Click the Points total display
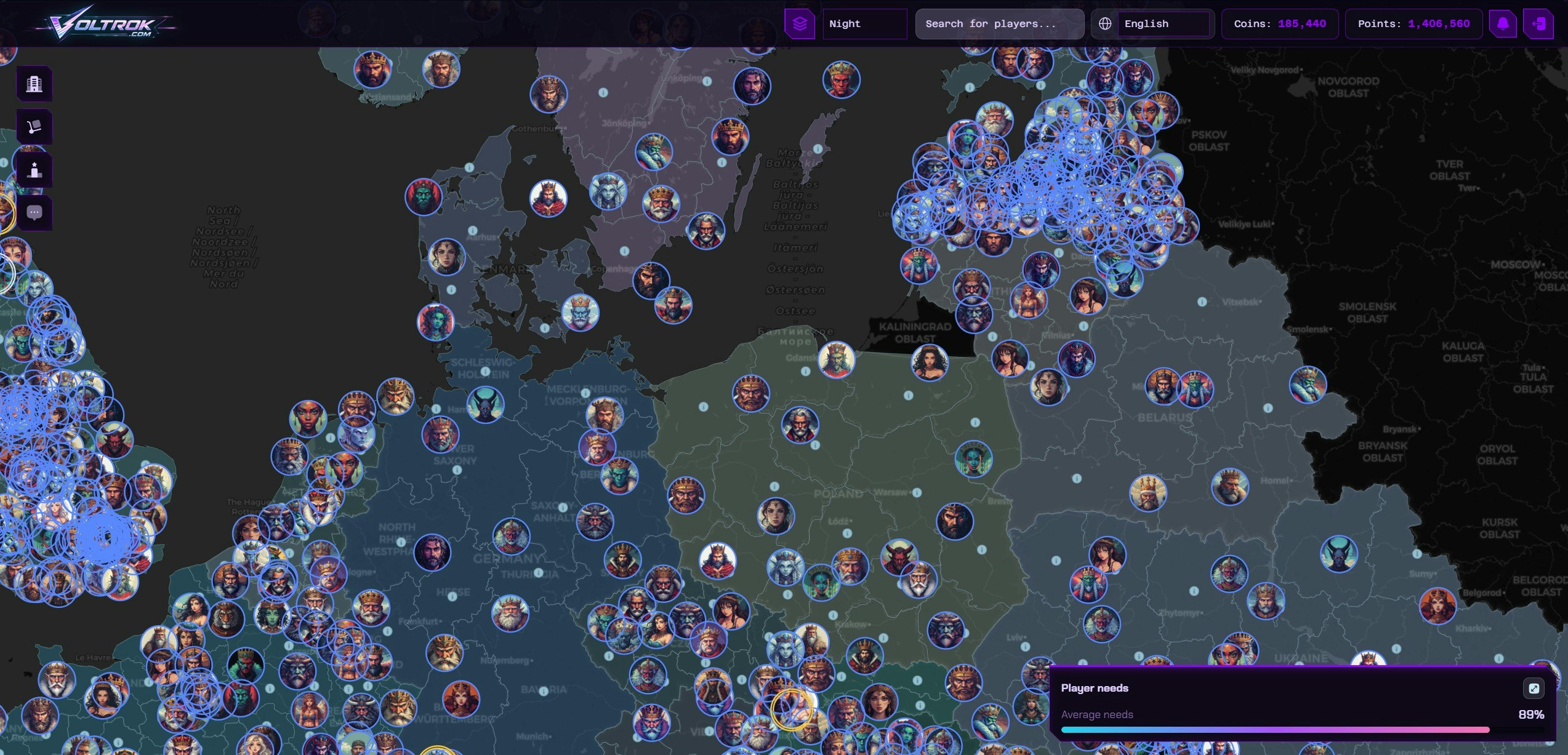 coord(1413,24)
